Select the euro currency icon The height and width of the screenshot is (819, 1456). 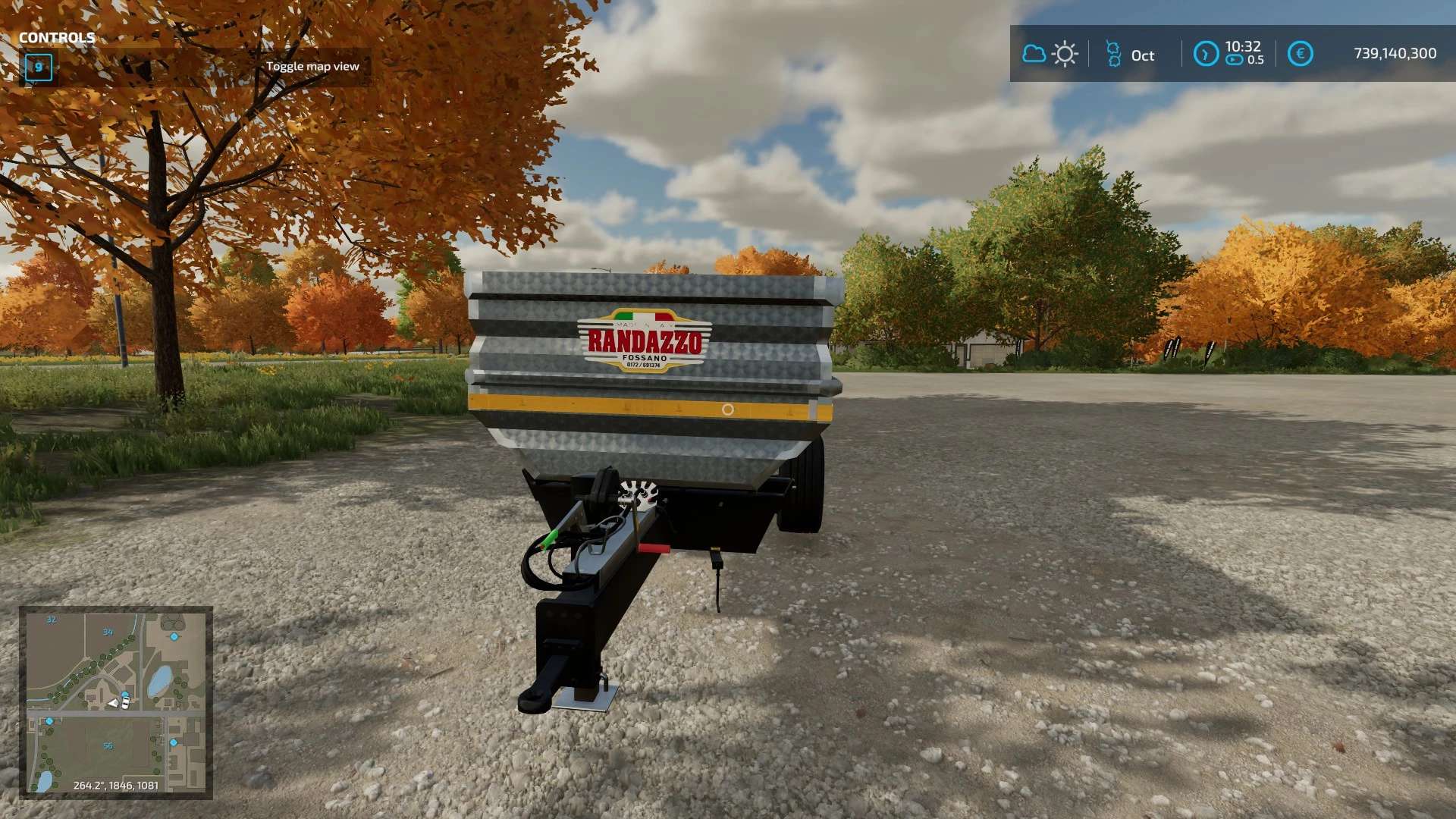pos(1300,54)
